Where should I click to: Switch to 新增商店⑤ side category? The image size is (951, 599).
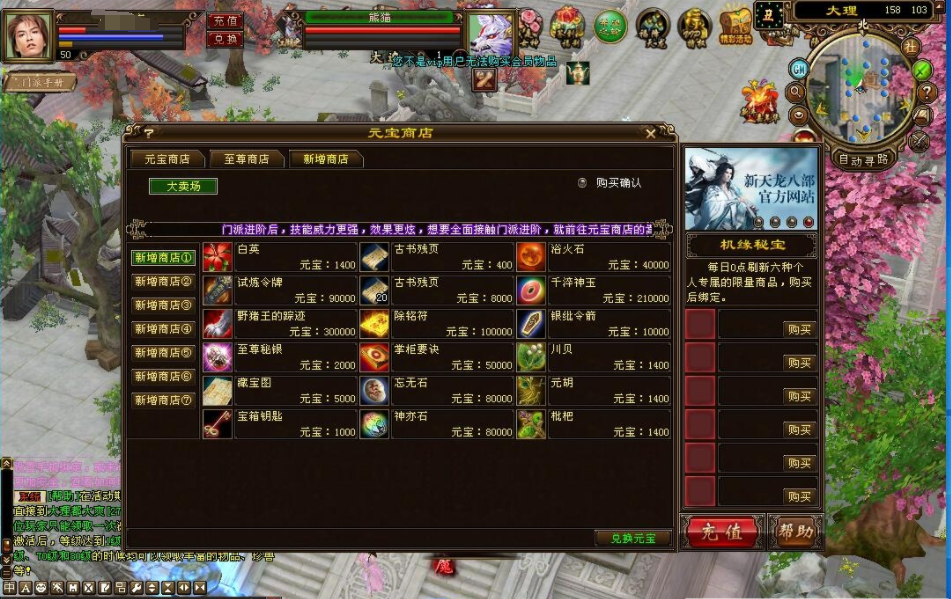coord(163,353)
